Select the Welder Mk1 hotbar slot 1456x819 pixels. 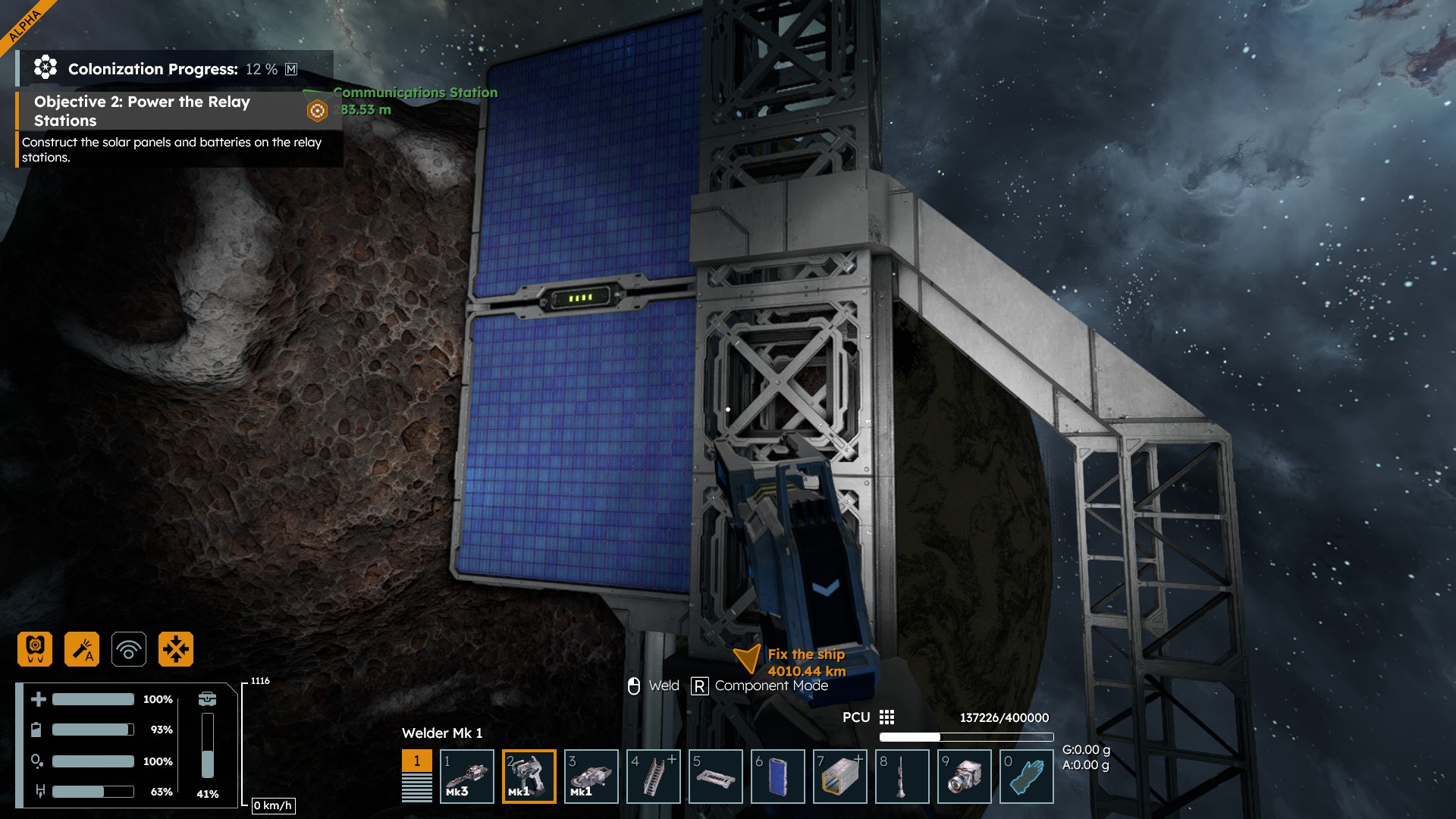click(x=529, y=776)
